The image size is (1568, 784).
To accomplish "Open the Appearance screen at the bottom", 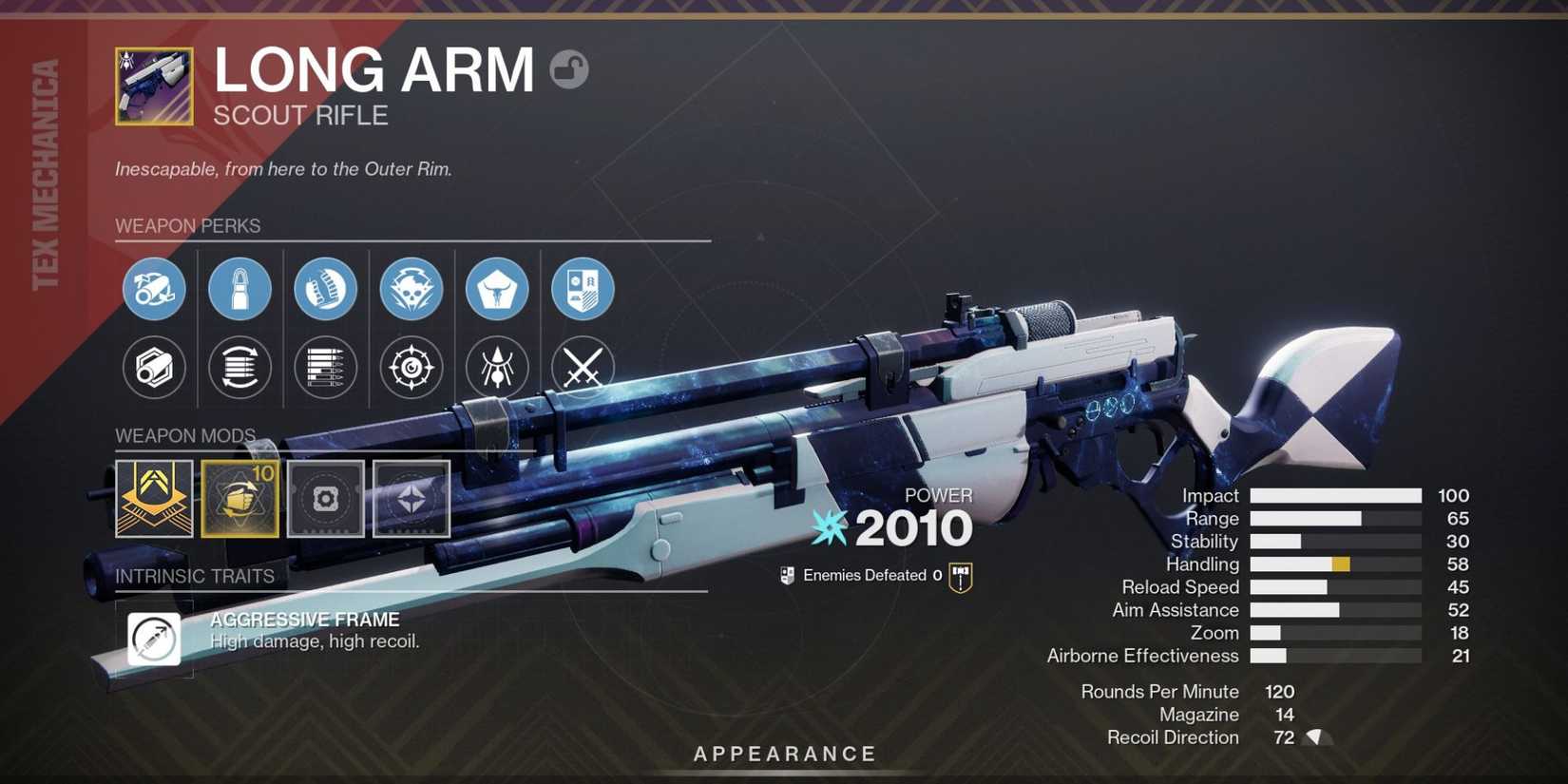I will coord(786,753).
